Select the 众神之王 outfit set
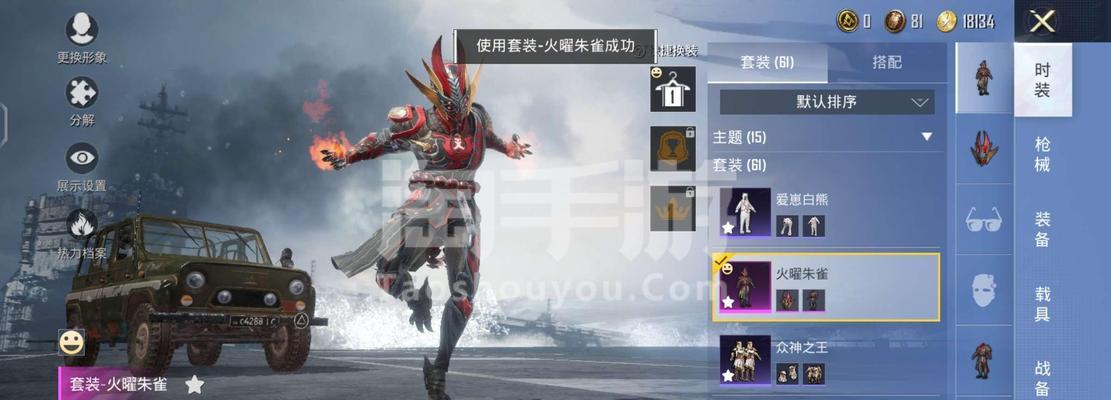 click(x=826, y=361)
